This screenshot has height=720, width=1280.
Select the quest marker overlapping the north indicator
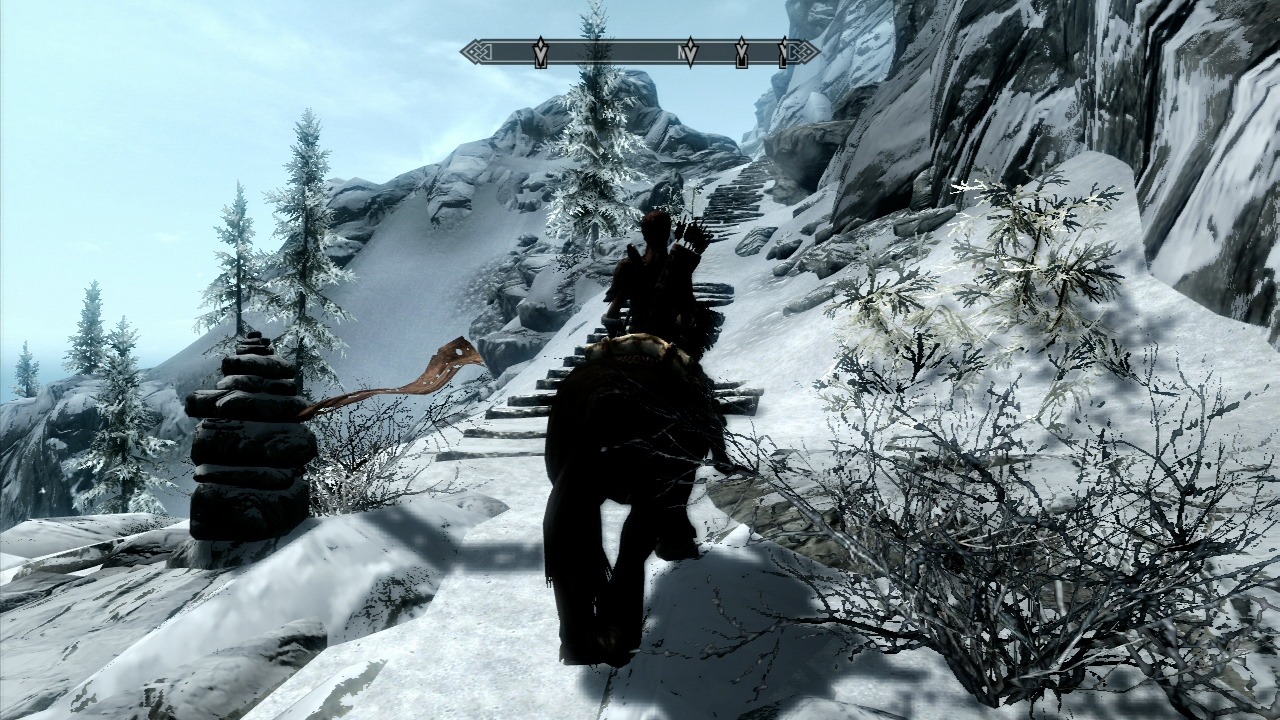[689, 52]
